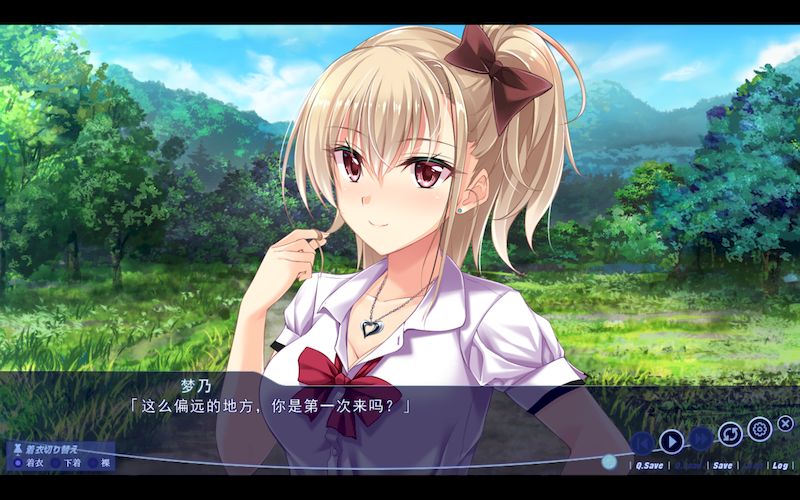Go back with the rewind button

[x=642, y=441]
